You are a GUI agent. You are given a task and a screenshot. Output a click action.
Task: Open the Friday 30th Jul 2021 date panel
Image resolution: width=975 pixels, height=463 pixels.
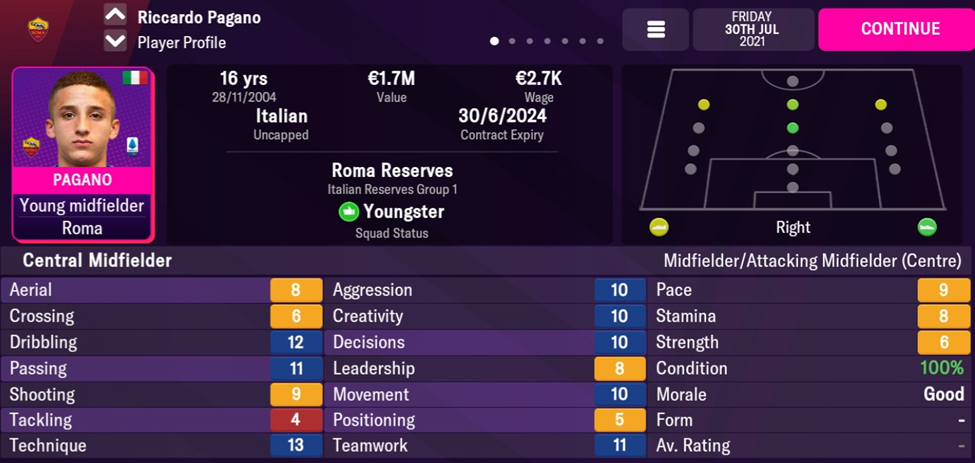point(751,29)
